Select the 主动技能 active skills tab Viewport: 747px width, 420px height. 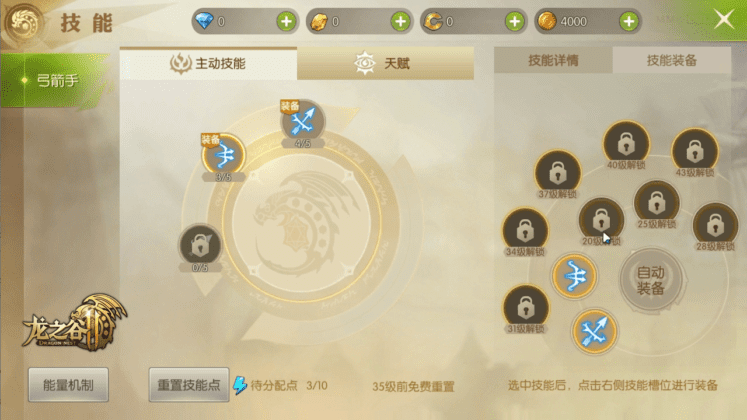(x=208, y=63)
